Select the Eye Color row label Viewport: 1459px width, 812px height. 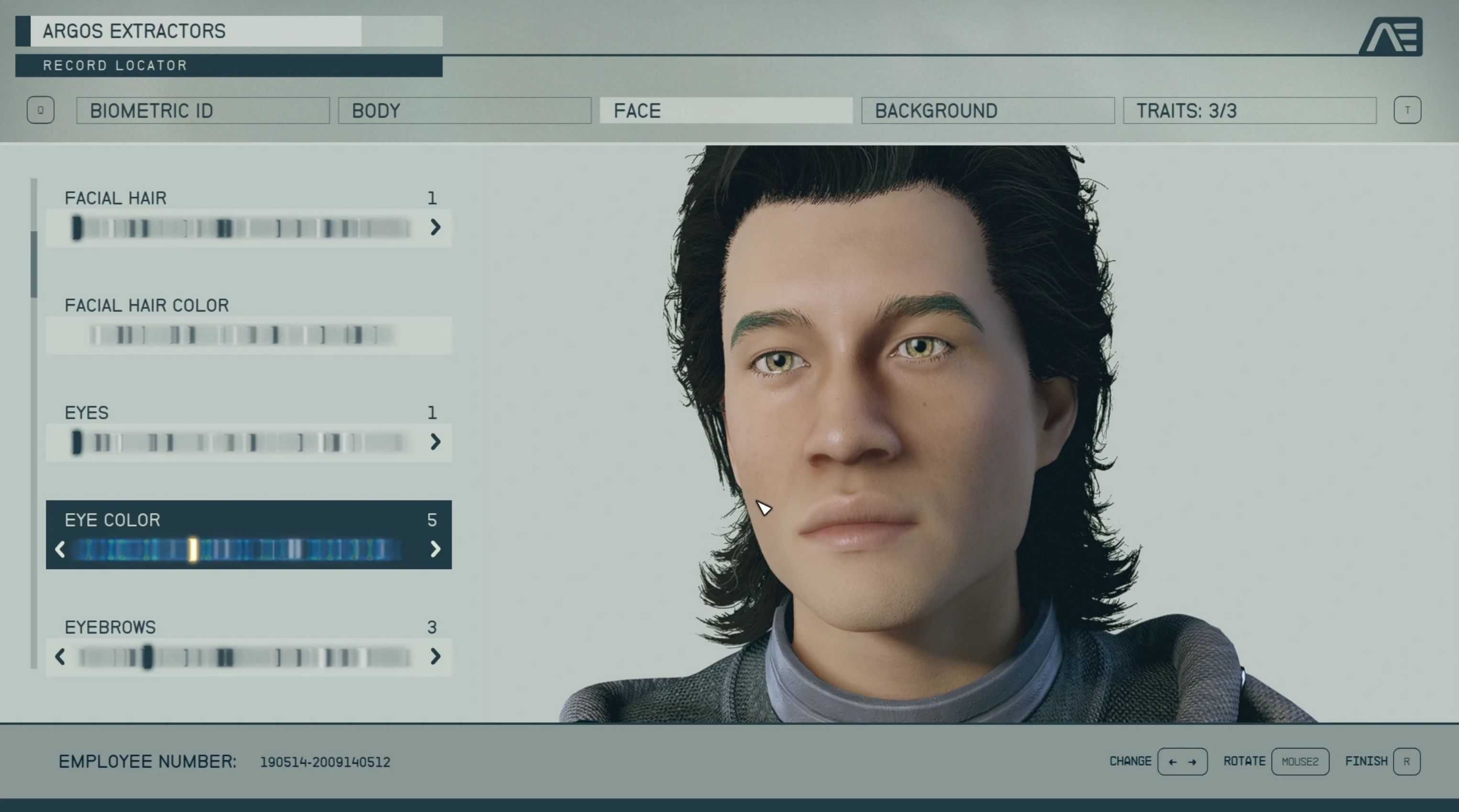point(112,520)
